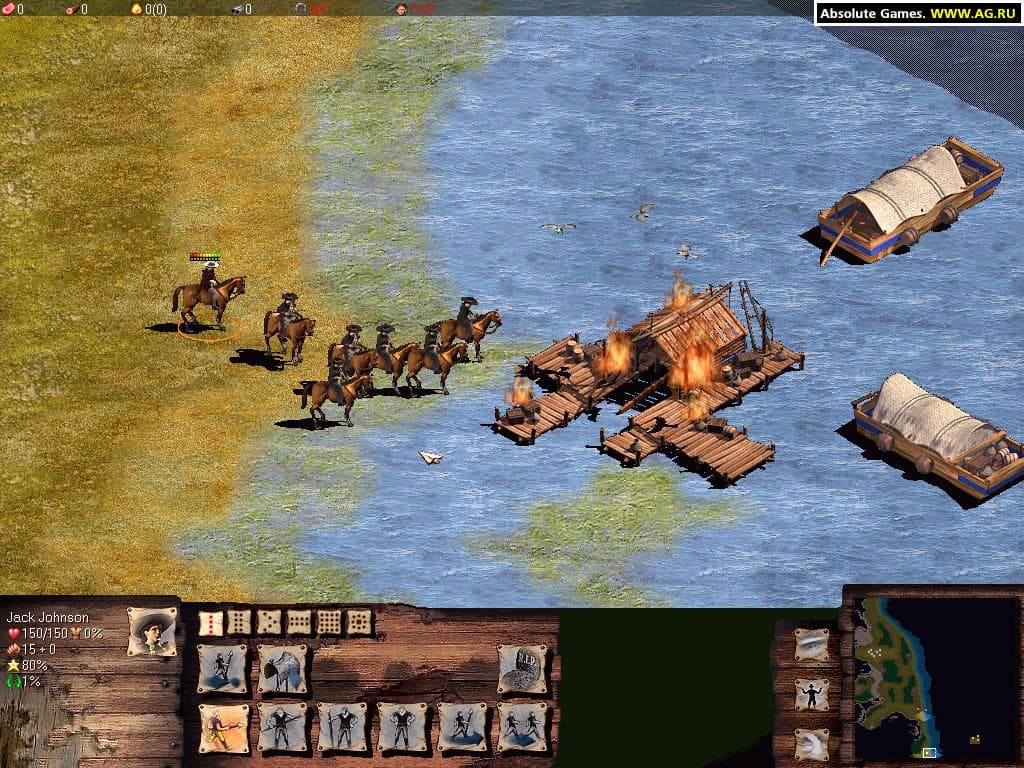This screenshot has width=1024, height=768.
Task: Click the eye icon beside minimap
Action: pos(812,645)
